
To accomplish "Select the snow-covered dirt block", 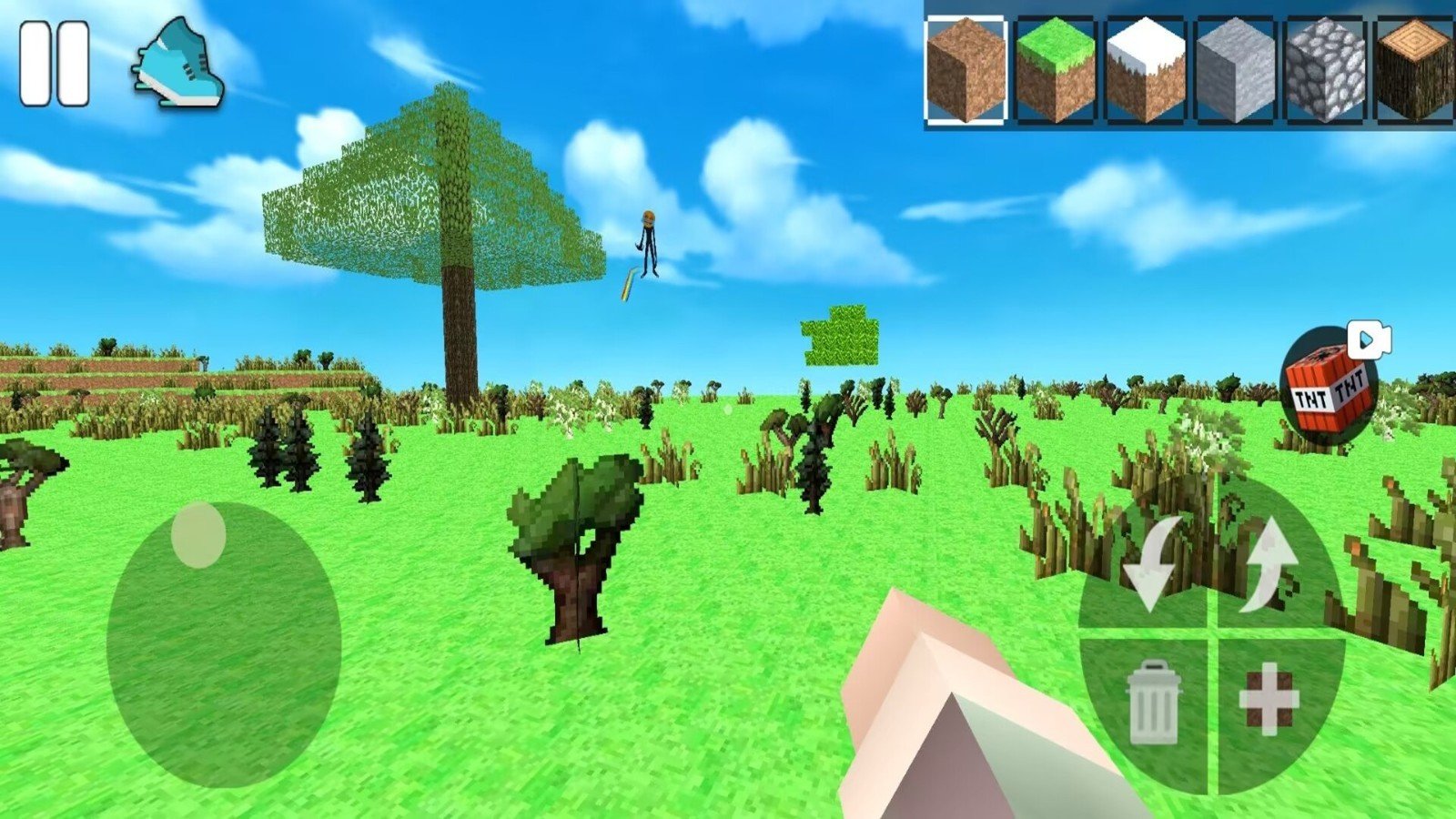I will [x=1145, y=70].
